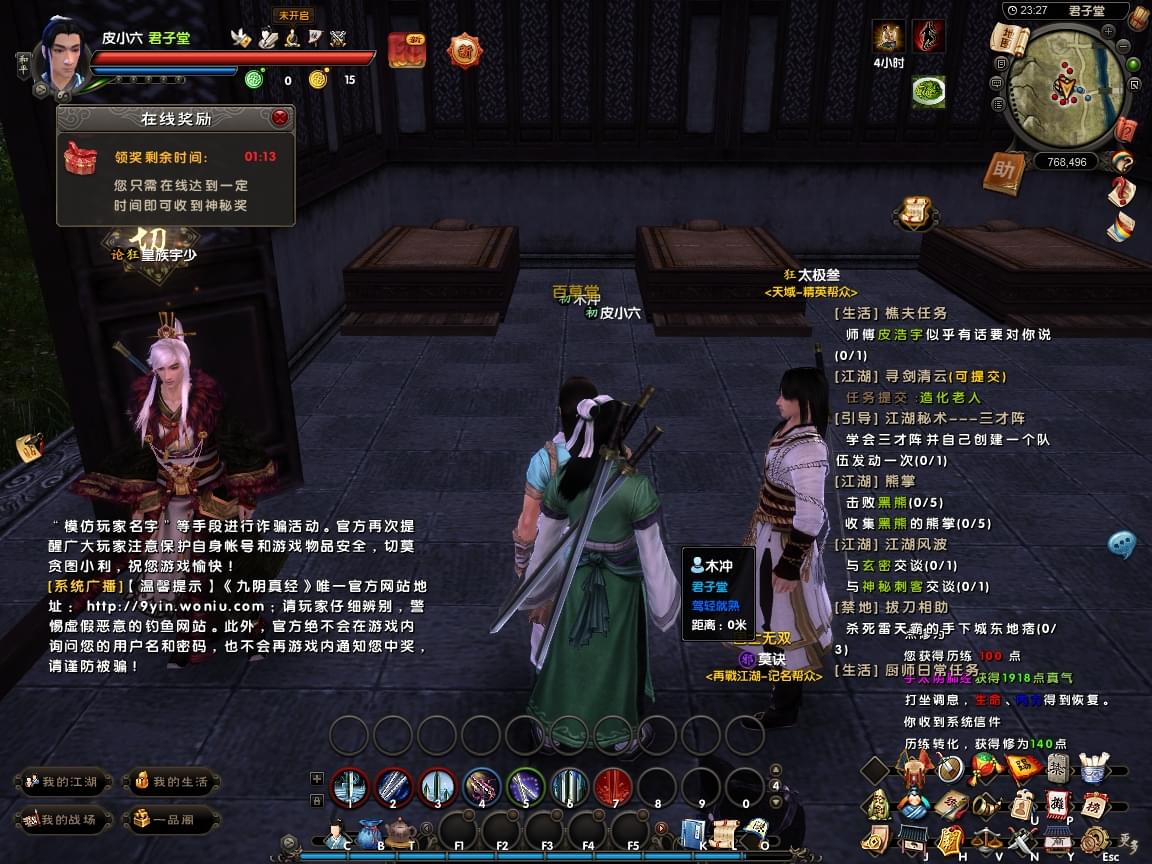Screen dimensions: 1152x864
Task: Click the player portrait of 皮小六
Action: (62, 54)
